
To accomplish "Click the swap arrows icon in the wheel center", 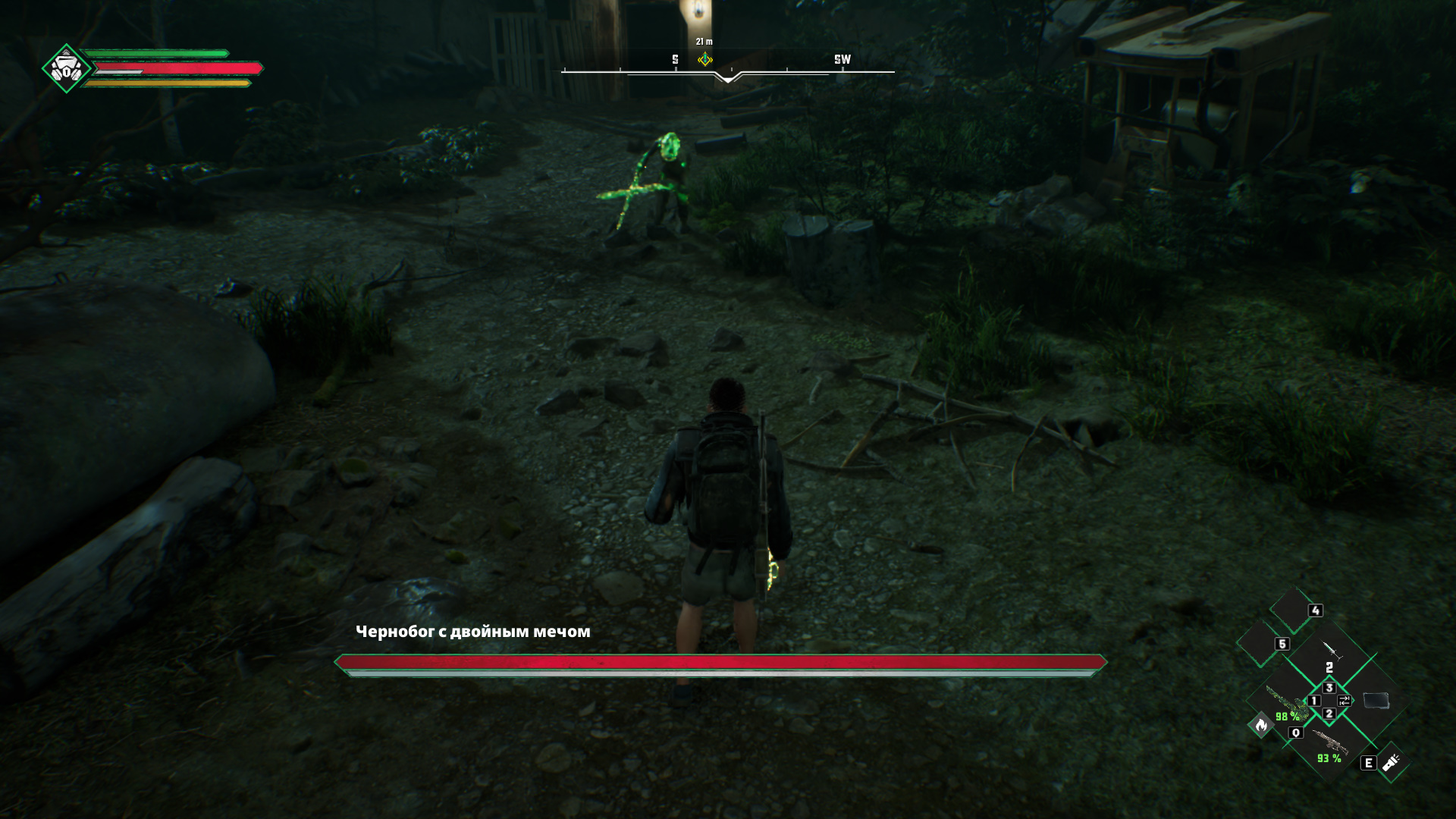I will coord(1344,700).
